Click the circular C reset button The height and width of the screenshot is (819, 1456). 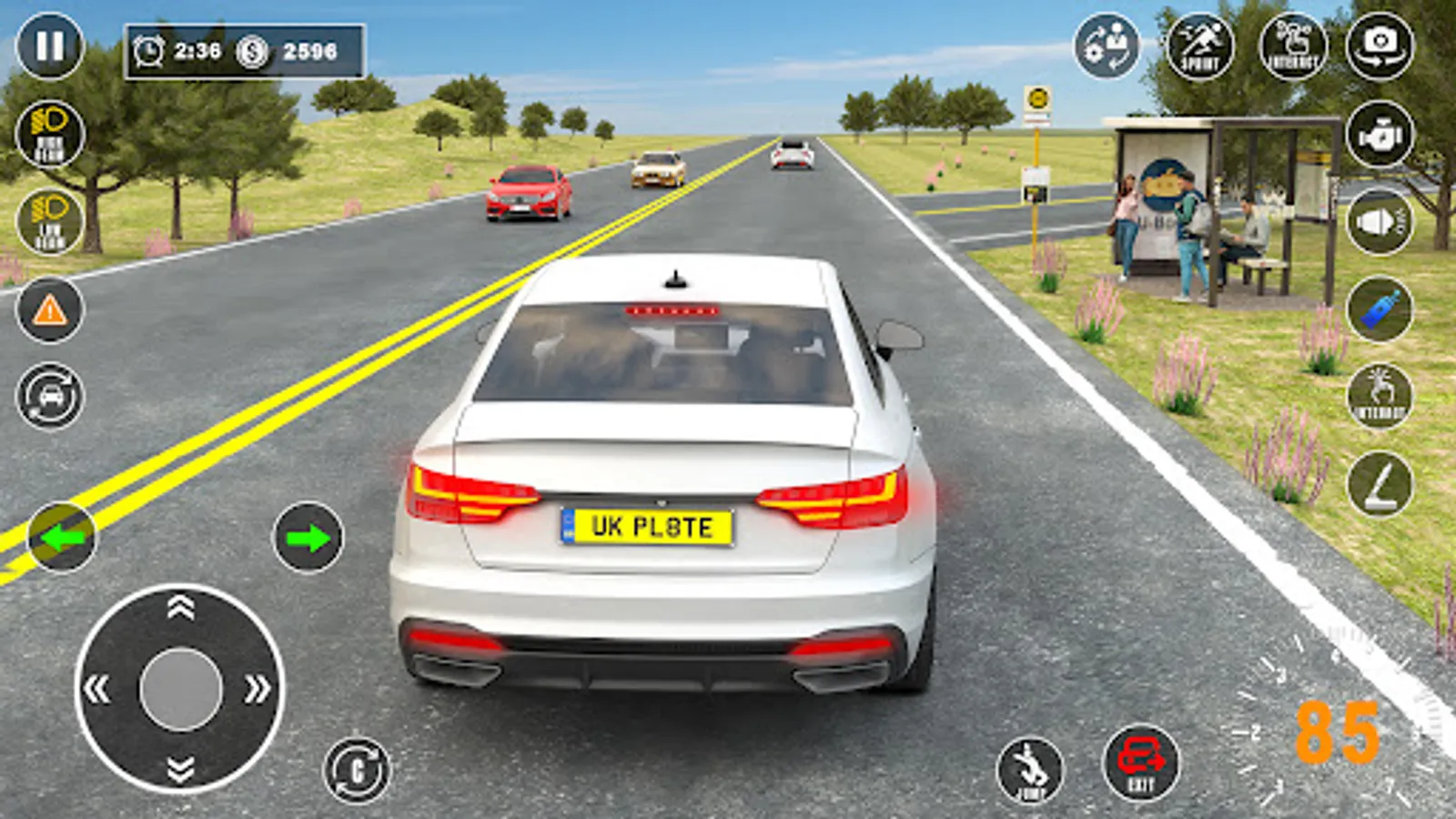(x=357, y=770)
